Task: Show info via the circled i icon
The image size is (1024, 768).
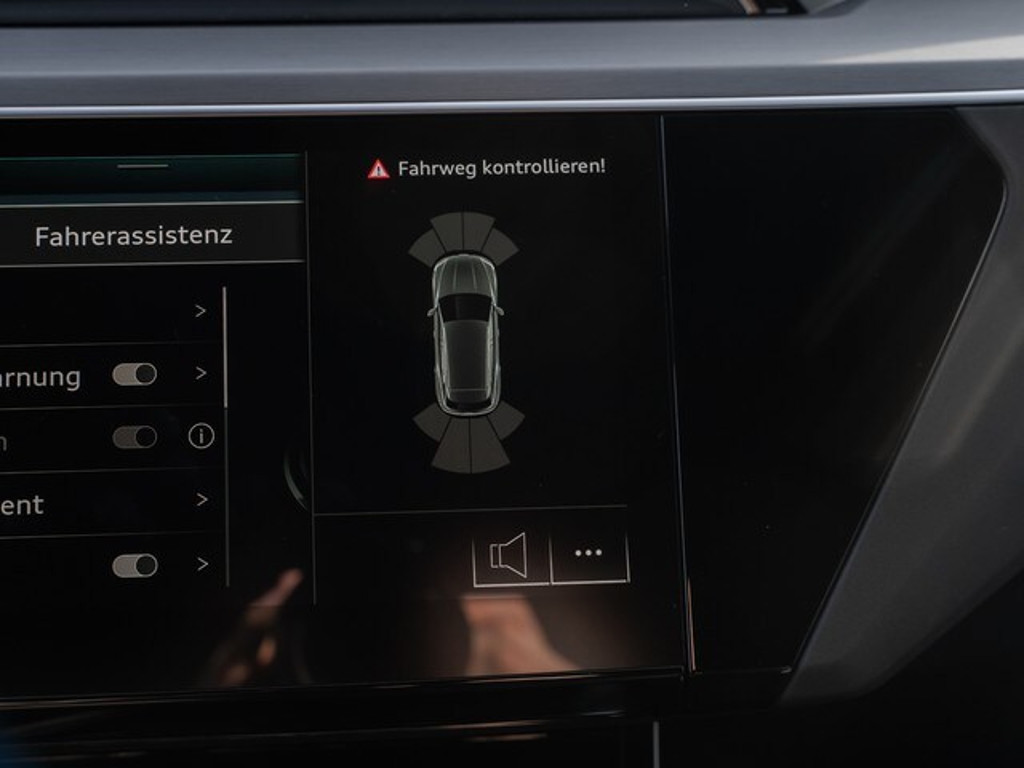Action: click(x=201, y=436)
